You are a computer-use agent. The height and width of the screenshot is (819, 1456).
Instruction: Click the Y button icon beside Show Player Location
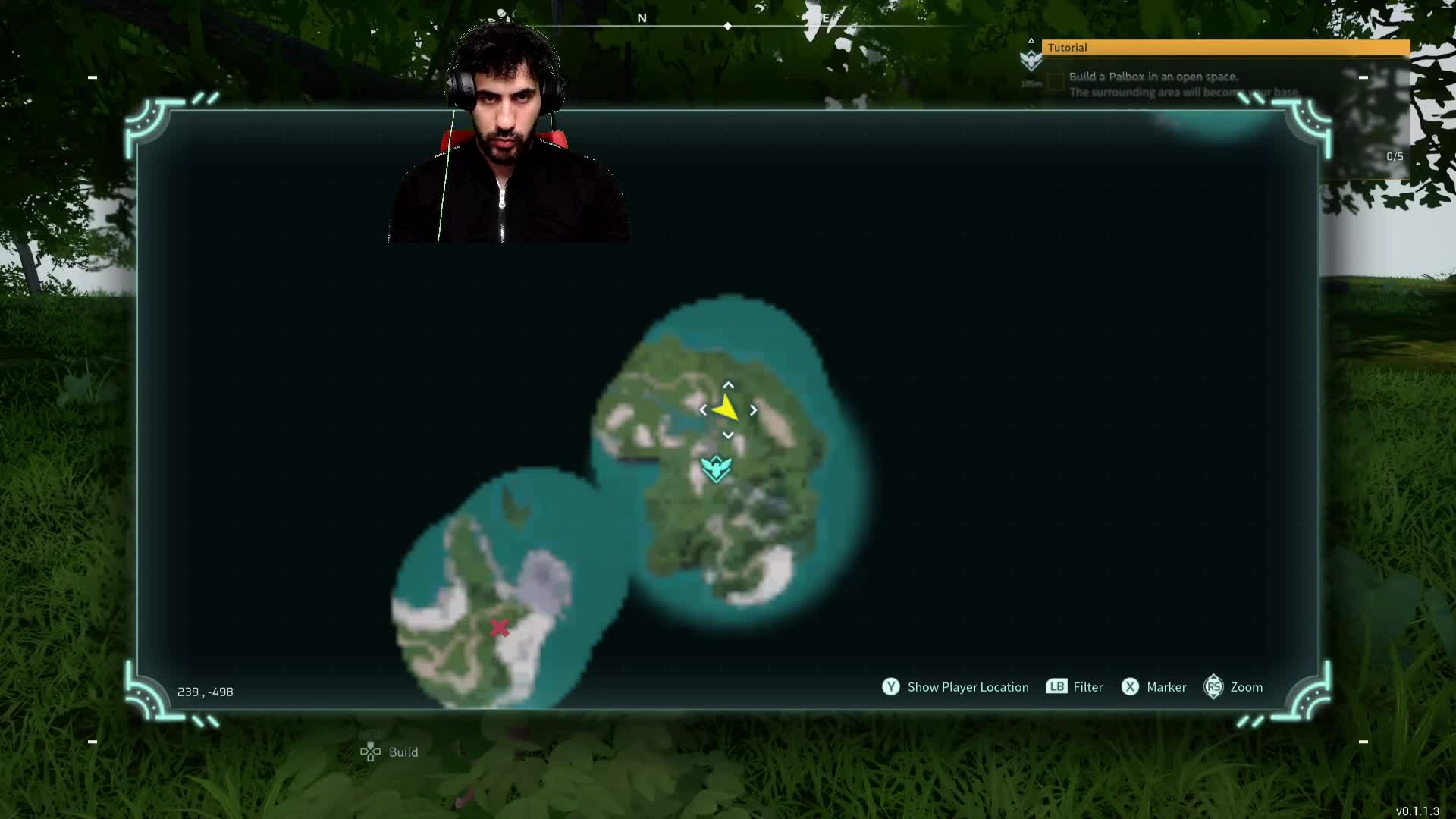tap(891, 687)
